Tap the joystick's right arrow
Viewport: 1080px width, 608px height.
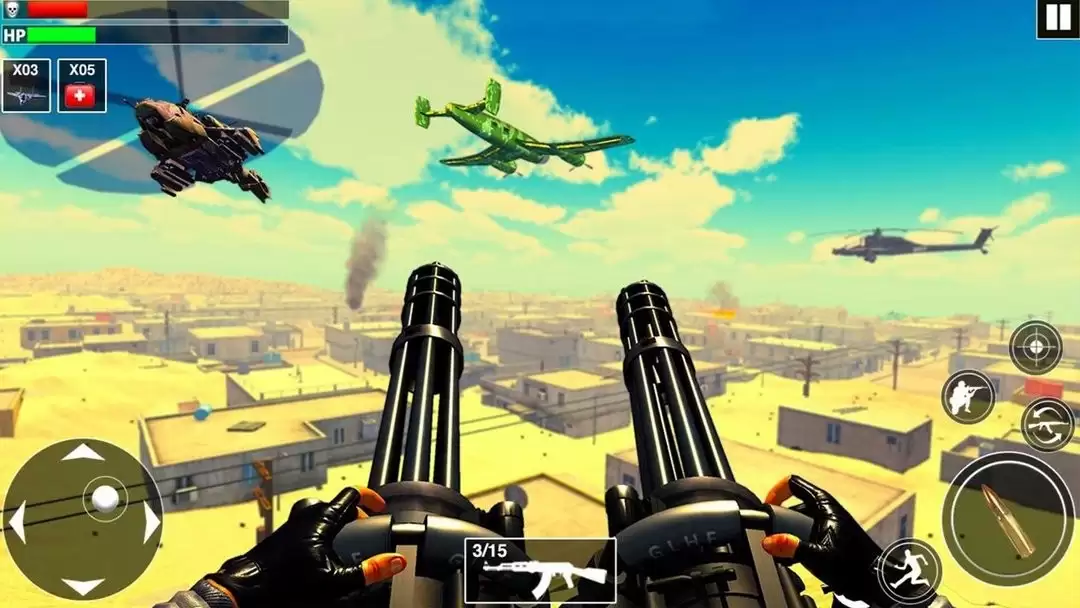[150, 521]
